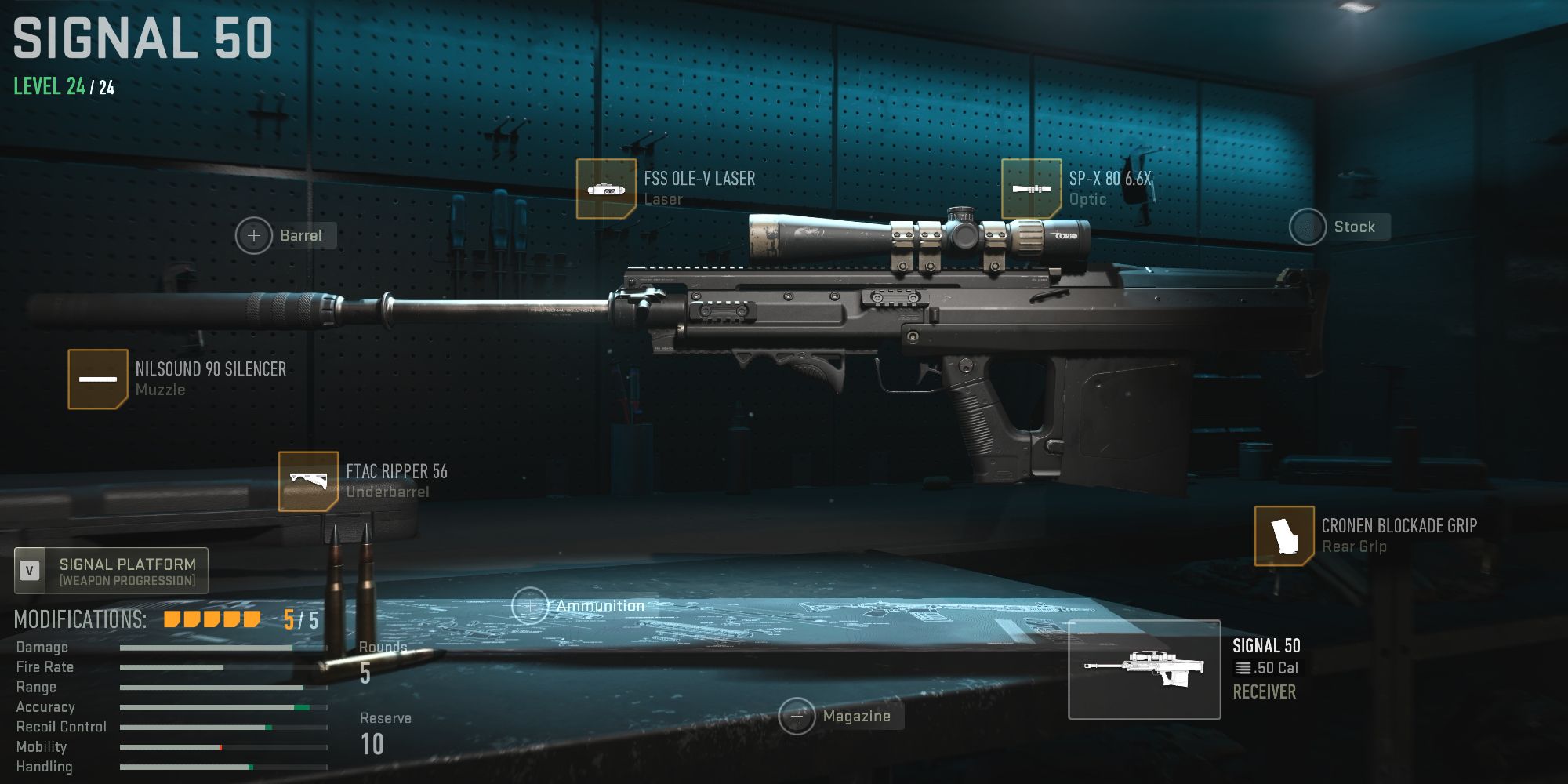Expand the Optic attachment options
The height and width of the screenshot is (784, 1568).
[x=1087, y=198]
